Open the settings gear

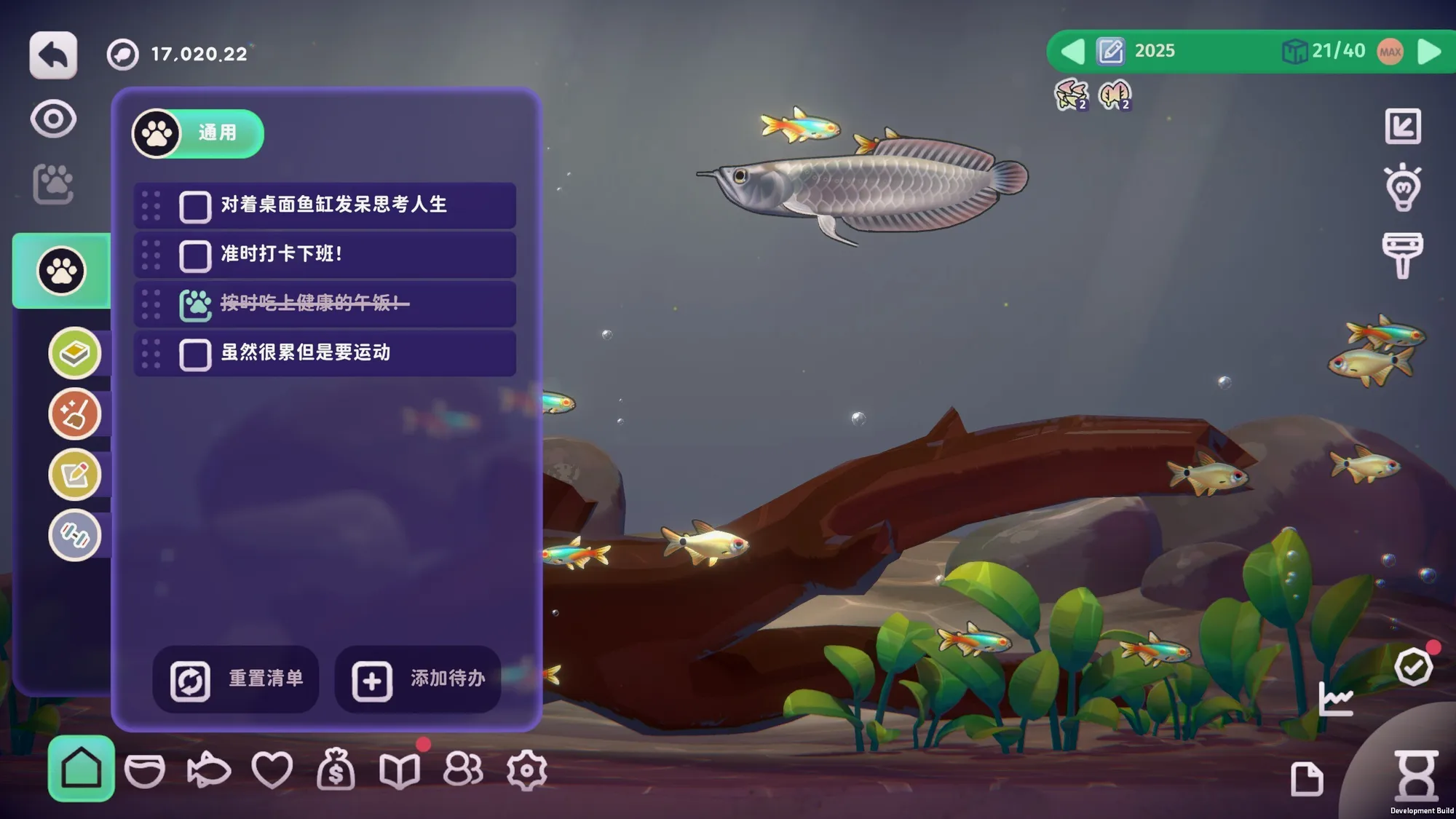click(526, 769)
